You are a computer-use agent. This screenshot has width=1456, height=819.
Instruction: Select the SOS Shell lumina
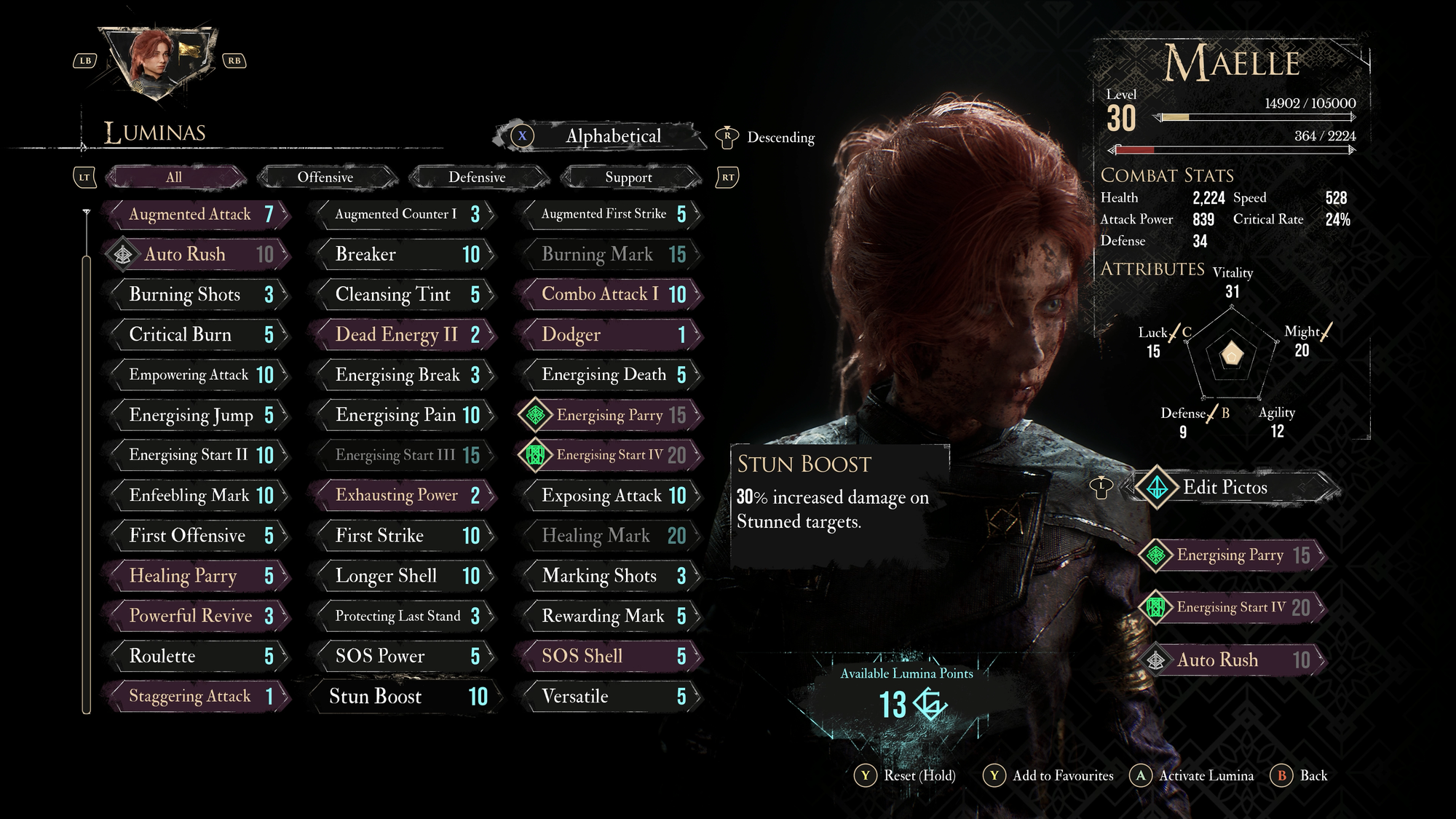pyautogui.click(x=612, y=656)
